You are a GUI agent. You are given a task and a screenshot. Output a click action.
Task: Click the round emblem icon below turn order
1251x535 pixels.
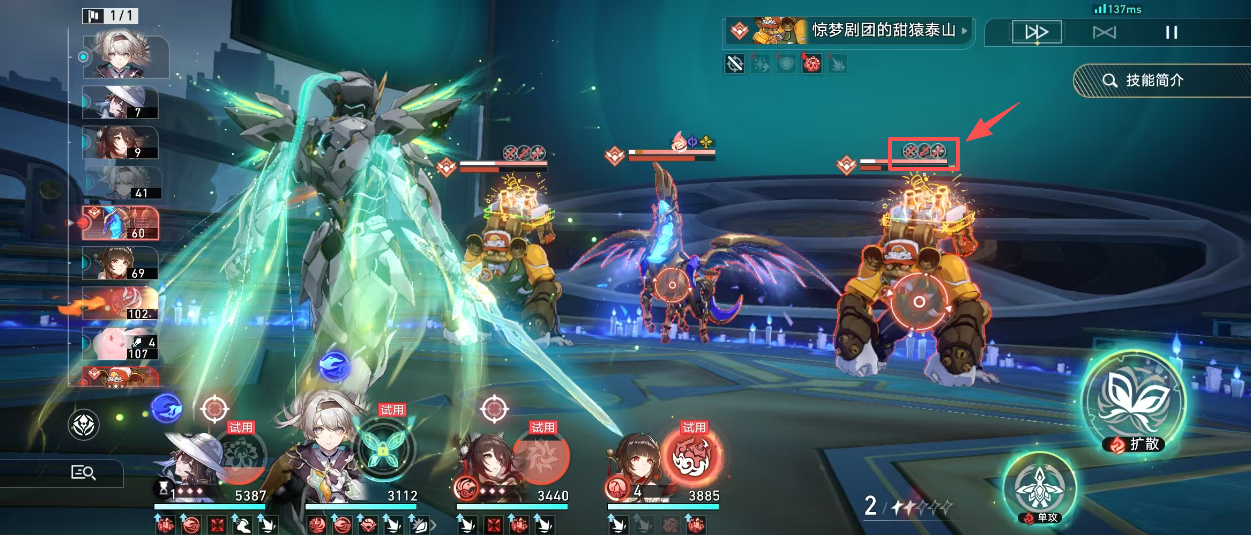83,425
